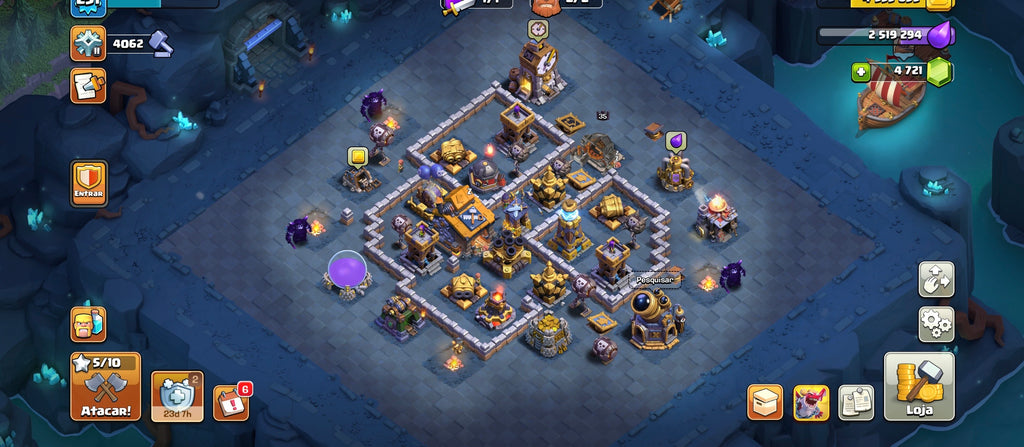Collect elixir from the purple drop bubble
The image size is (1024, 447).
(x=675, y=141)
